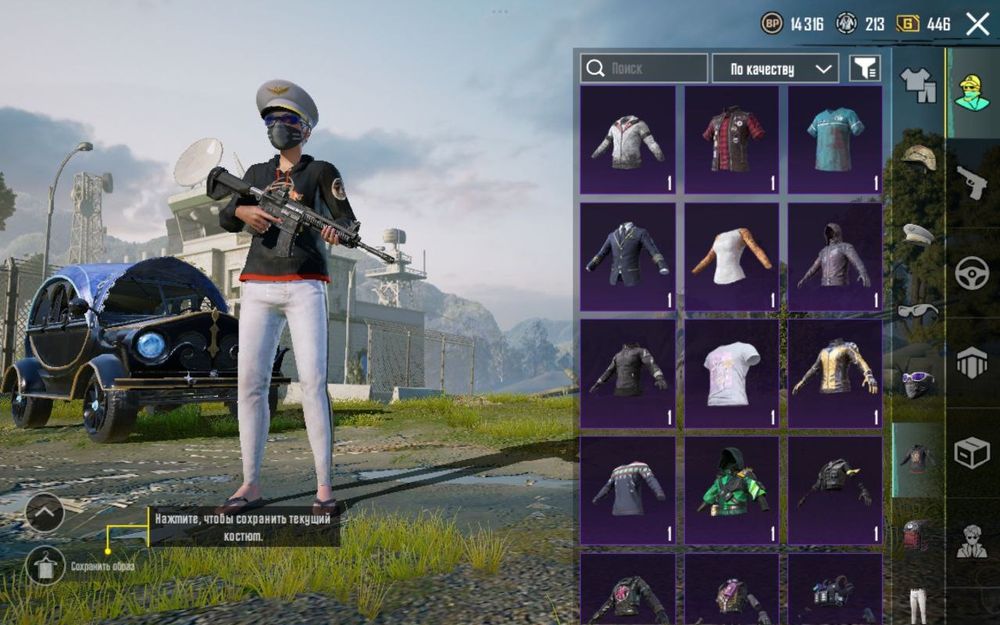
Task: Show the glasses category
Action: tap(918, 310)
